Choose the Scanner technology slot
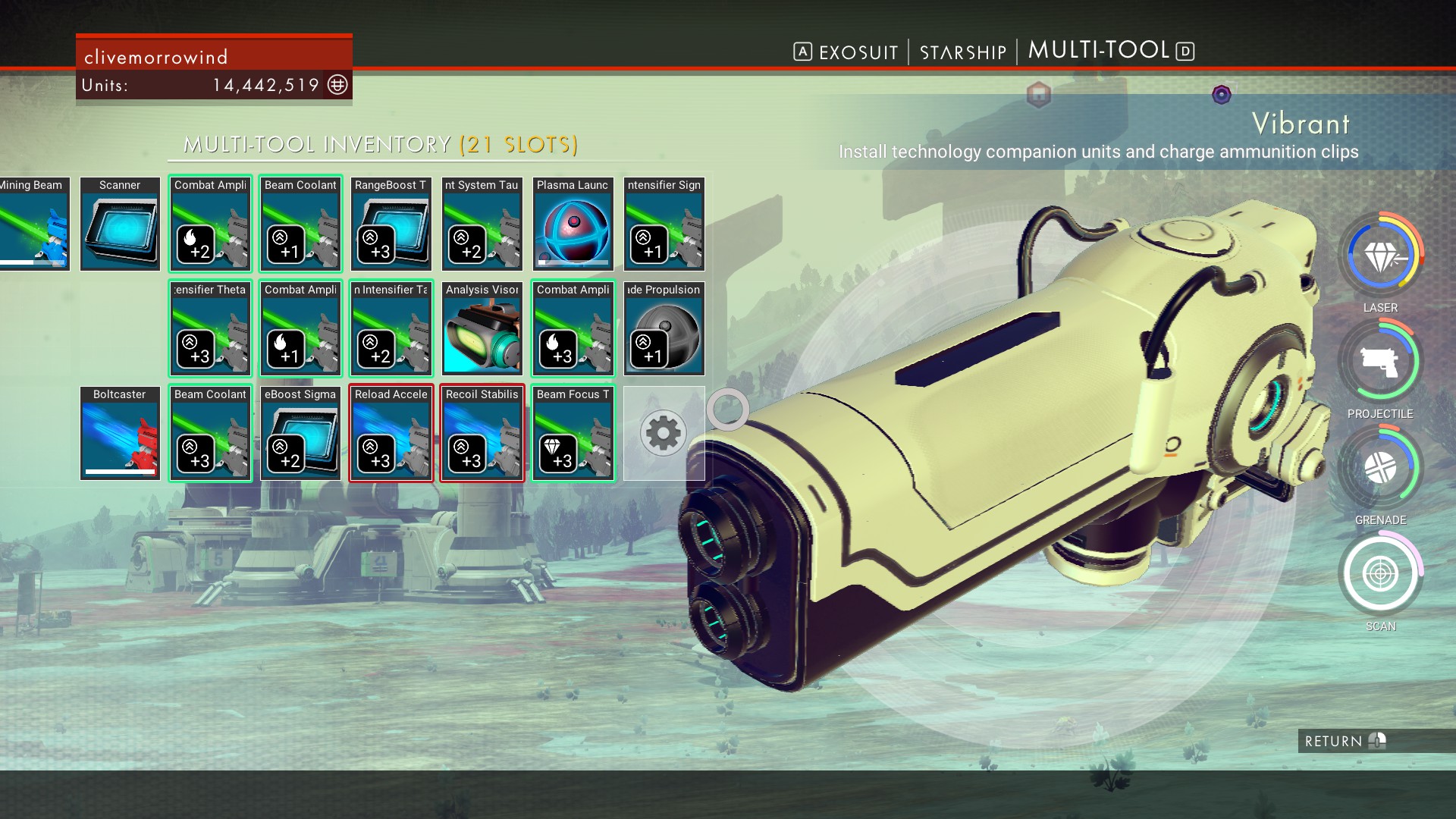This screenshot has width=1456, height=819. [x=120, y=224]
